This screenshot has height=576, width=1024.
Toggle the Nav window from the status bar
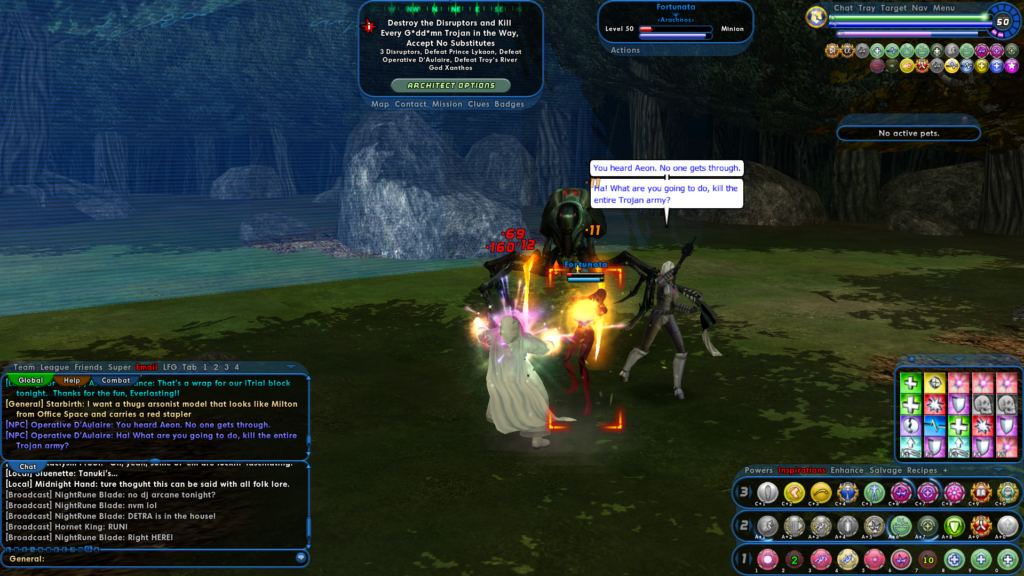pyautogui.click(x=919, y=8)
